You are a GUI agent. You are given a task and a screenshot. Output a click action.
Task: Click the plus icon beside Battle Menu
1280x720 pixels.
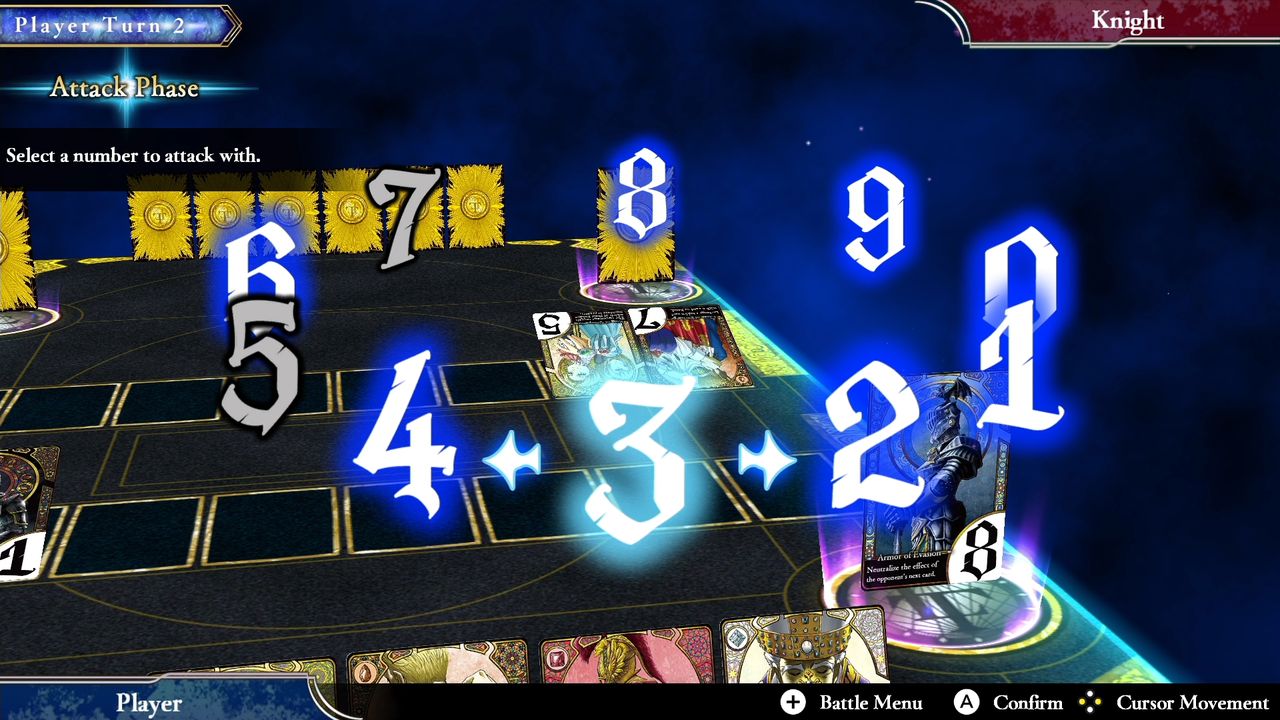pos(791,703)
